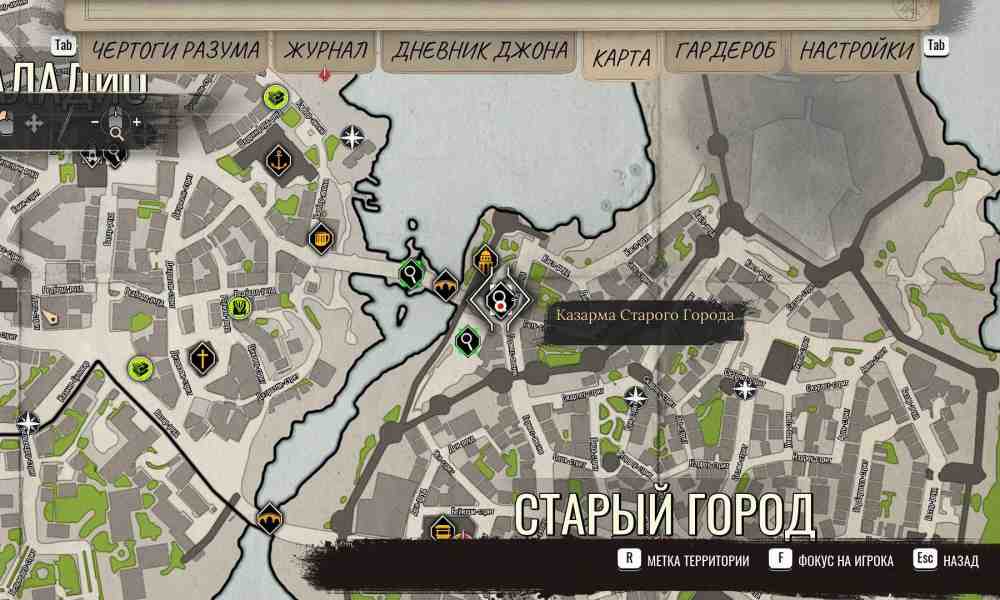Select the bridge marker on the southern road
Screen dimensions: 1000x600
[268, 519]
